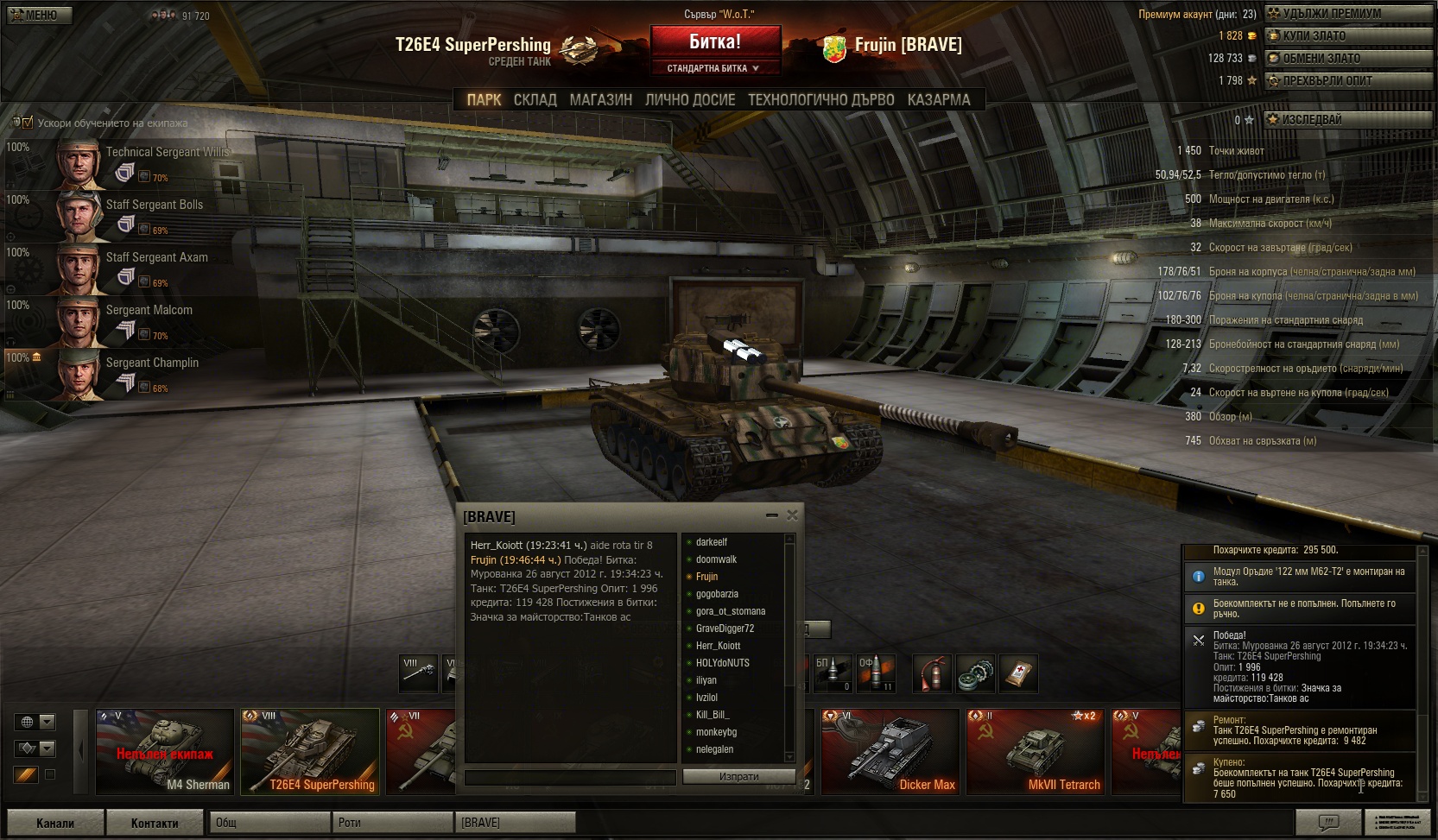This screenshot has height=840, width=1438.
Task: Click the ОБМЕНИ ЗЛАТО button
Action: [1348, 59]
